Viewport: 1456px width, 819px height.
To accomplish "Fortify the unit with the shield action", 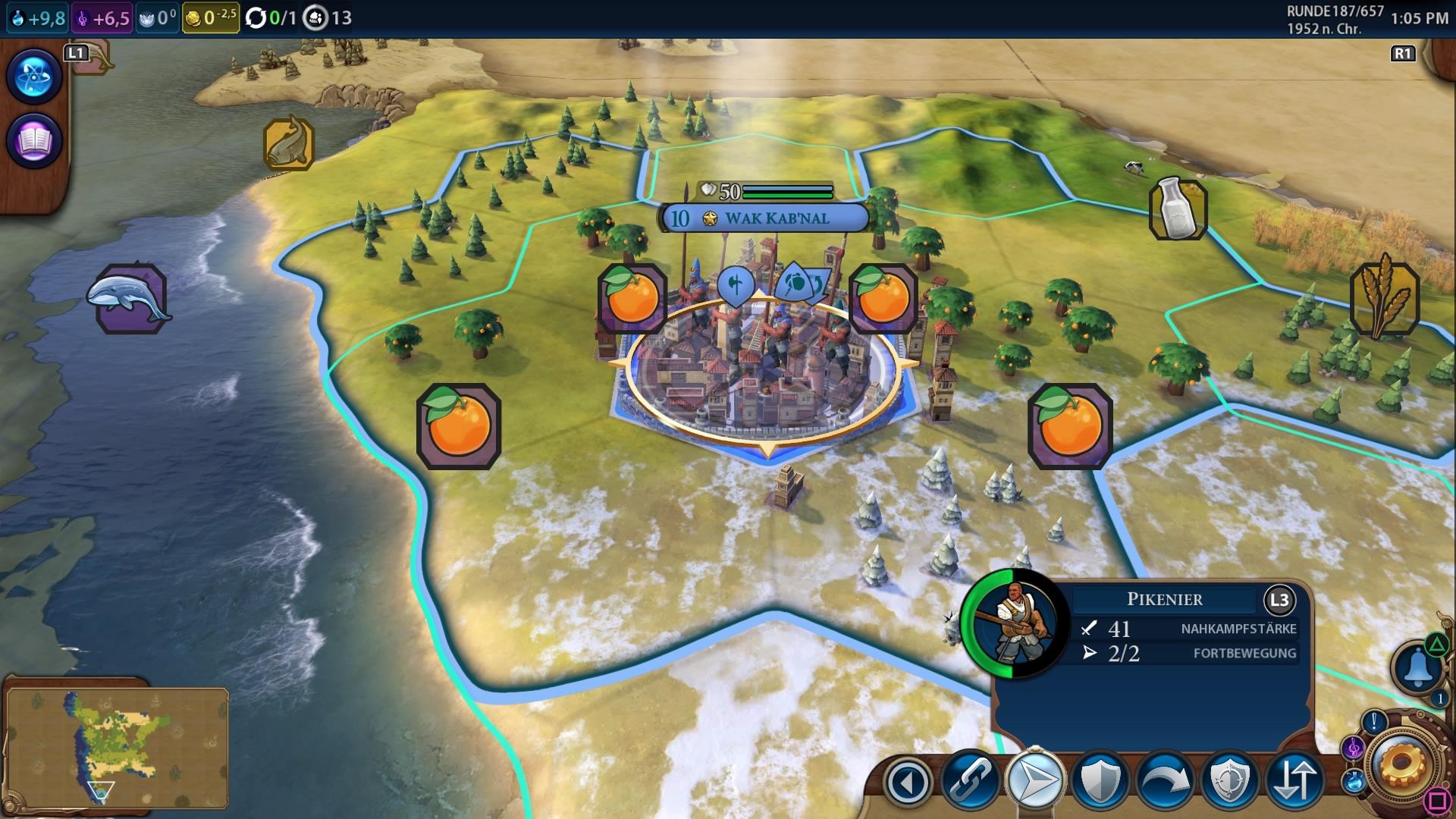I will 1100,781.
